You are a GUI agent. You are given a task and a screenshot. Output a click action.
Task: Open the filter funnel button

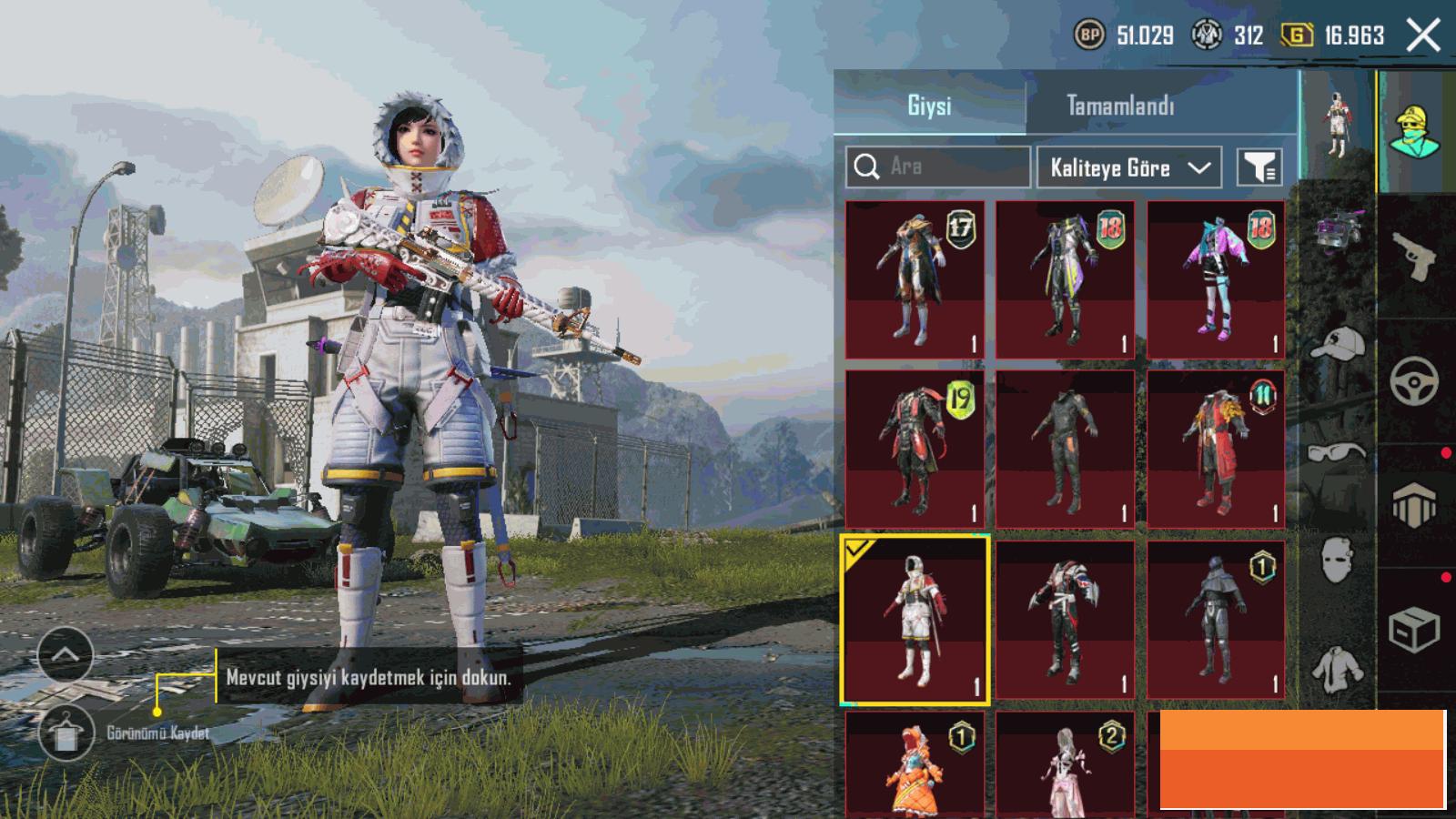click(x=1259, y=167)
